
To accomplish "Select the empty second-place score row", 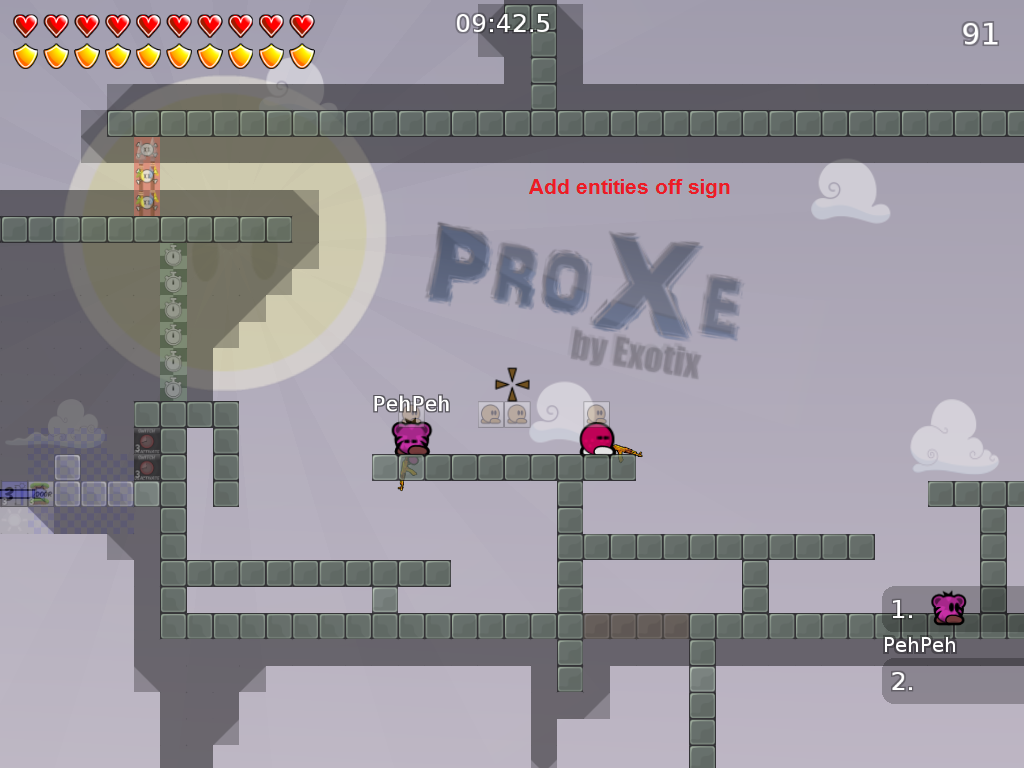I will pos(952,682).
